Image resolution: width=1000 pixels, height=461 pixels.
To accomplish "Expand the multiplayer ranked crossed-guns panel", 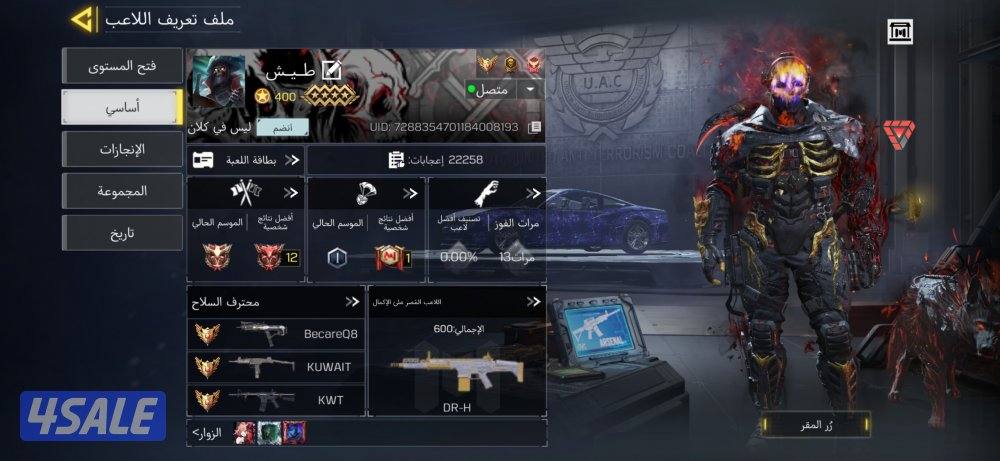I will [x=246, y=229].
